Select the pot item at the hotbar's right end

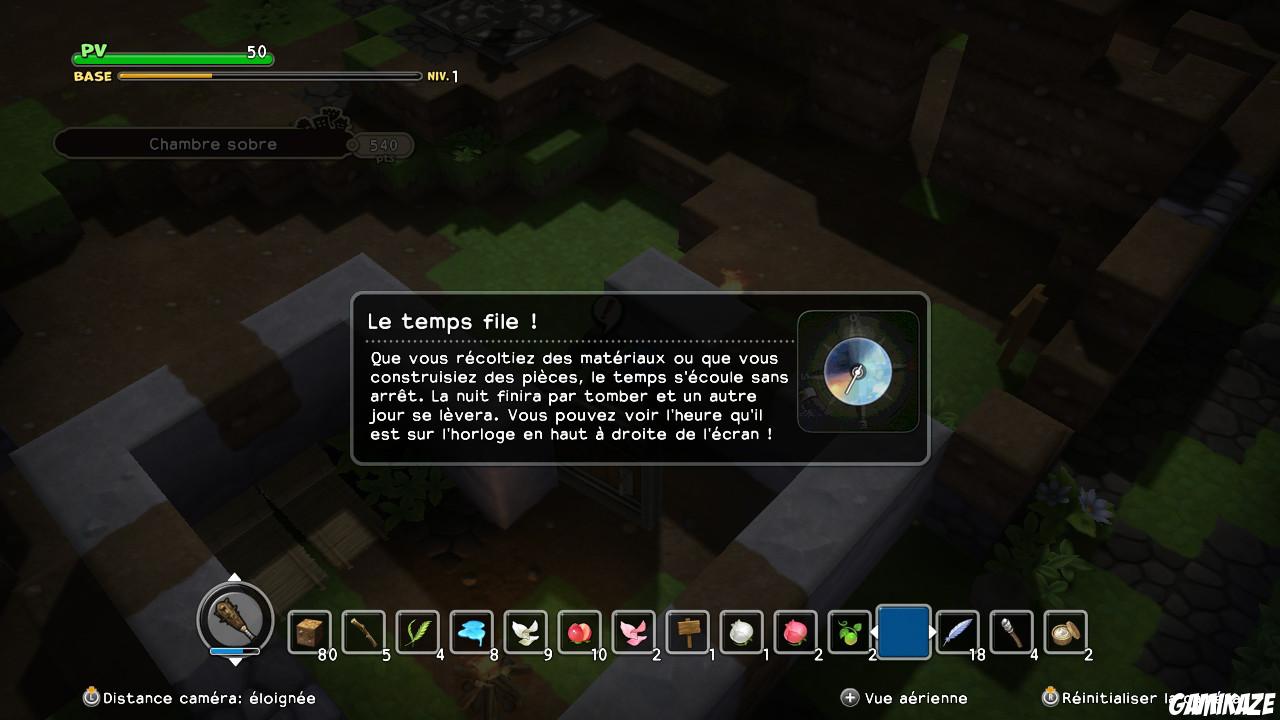point(1065,630)
